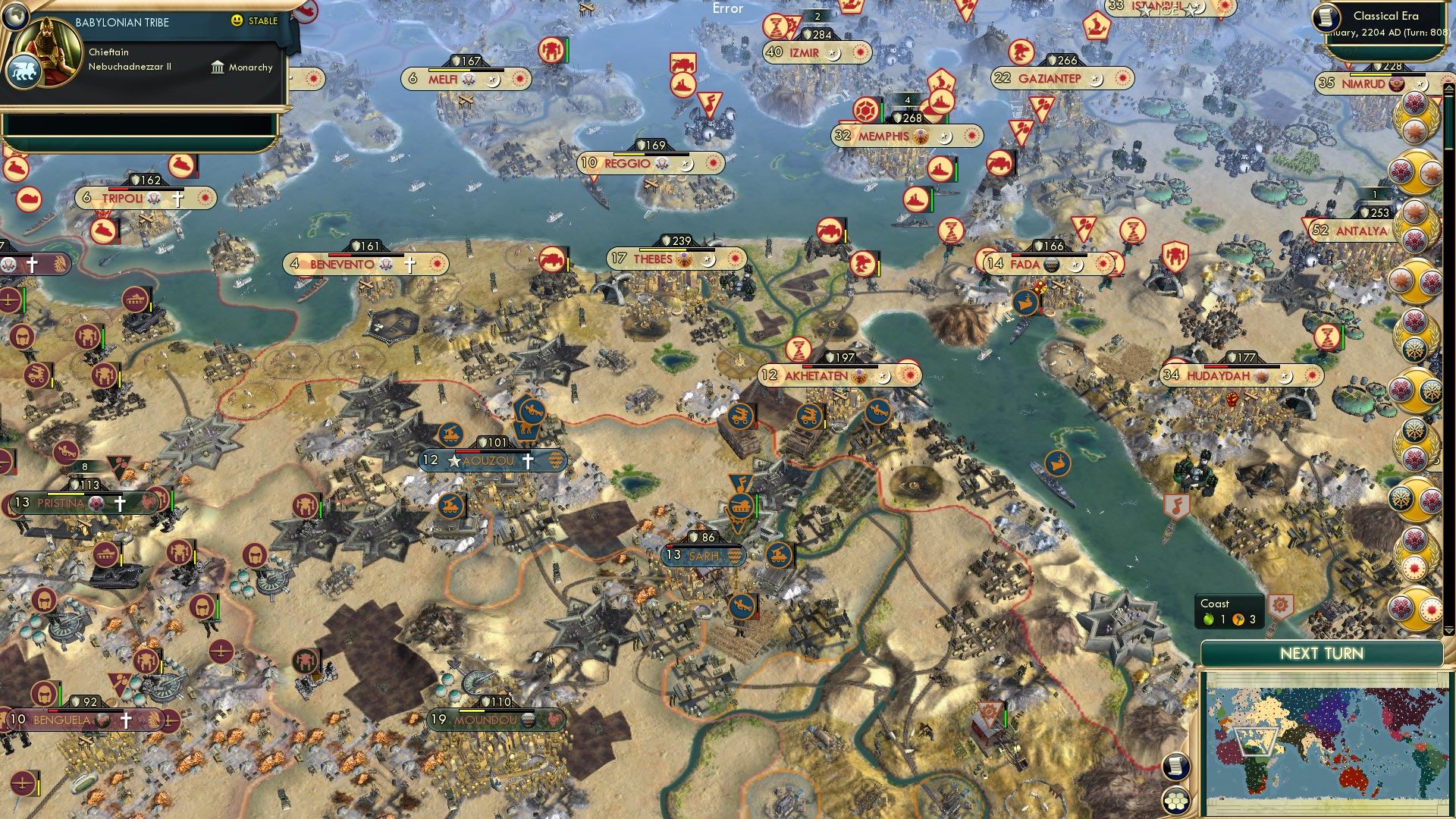The image size is (1456, 819).
Task: Click the city-state star on the Aouzou banner
Action: [453, 460]
